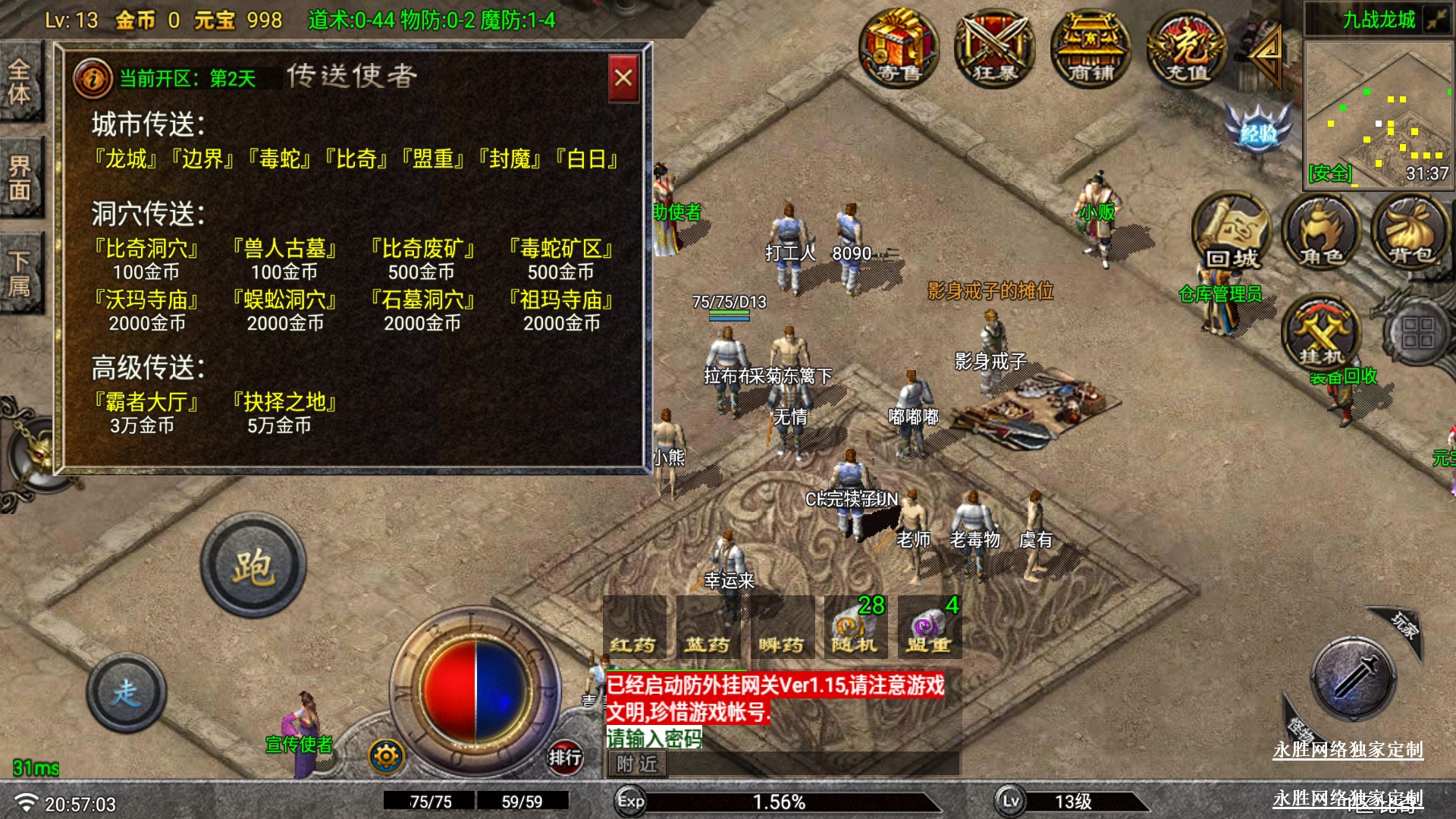Select 『比奇洞穴』 cave teleport
Viewport: 1456px width, 819px height.
click(146, 249)
